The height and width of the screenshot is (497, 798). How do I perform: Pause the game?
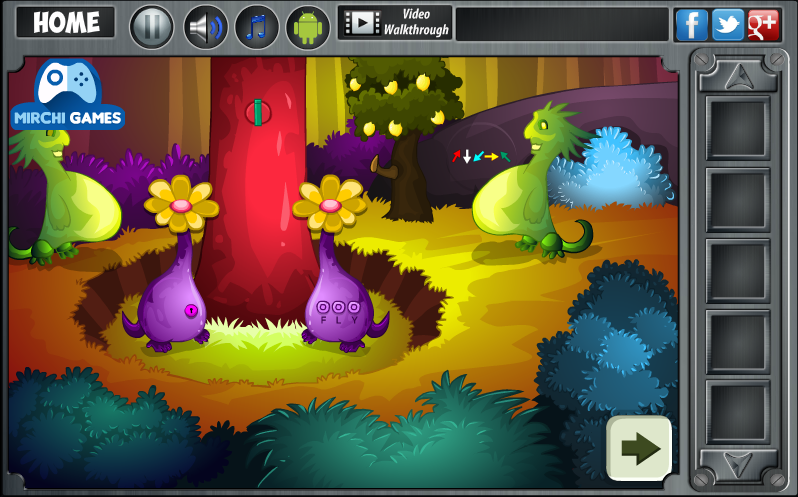pos(152,26)
